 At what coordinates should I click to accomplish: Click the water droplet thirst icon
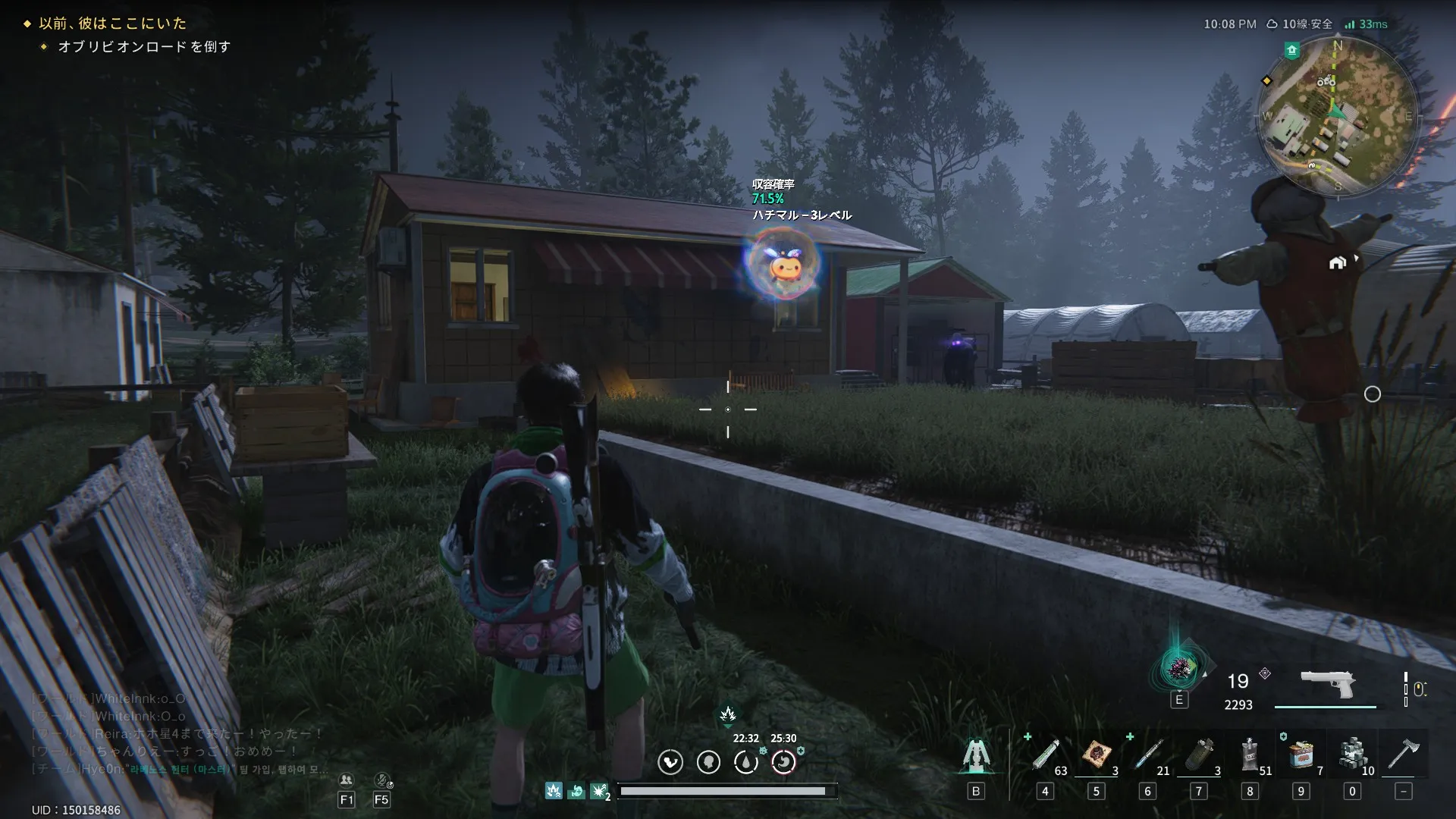point(746,762)
